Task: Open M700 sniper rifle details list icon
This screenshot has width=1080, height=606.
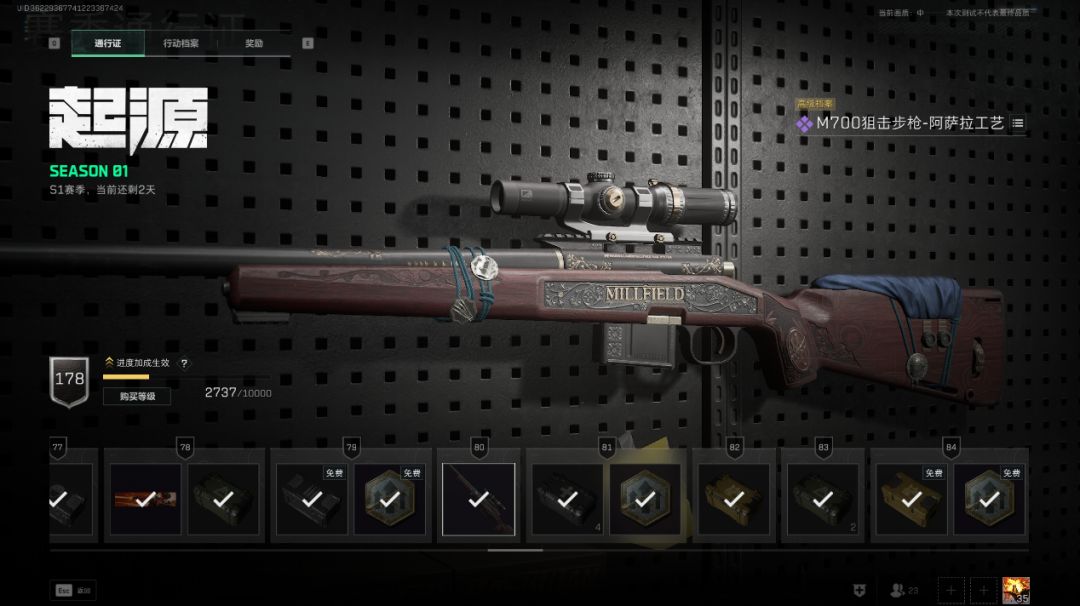Action: click(x=1018, y=123)
